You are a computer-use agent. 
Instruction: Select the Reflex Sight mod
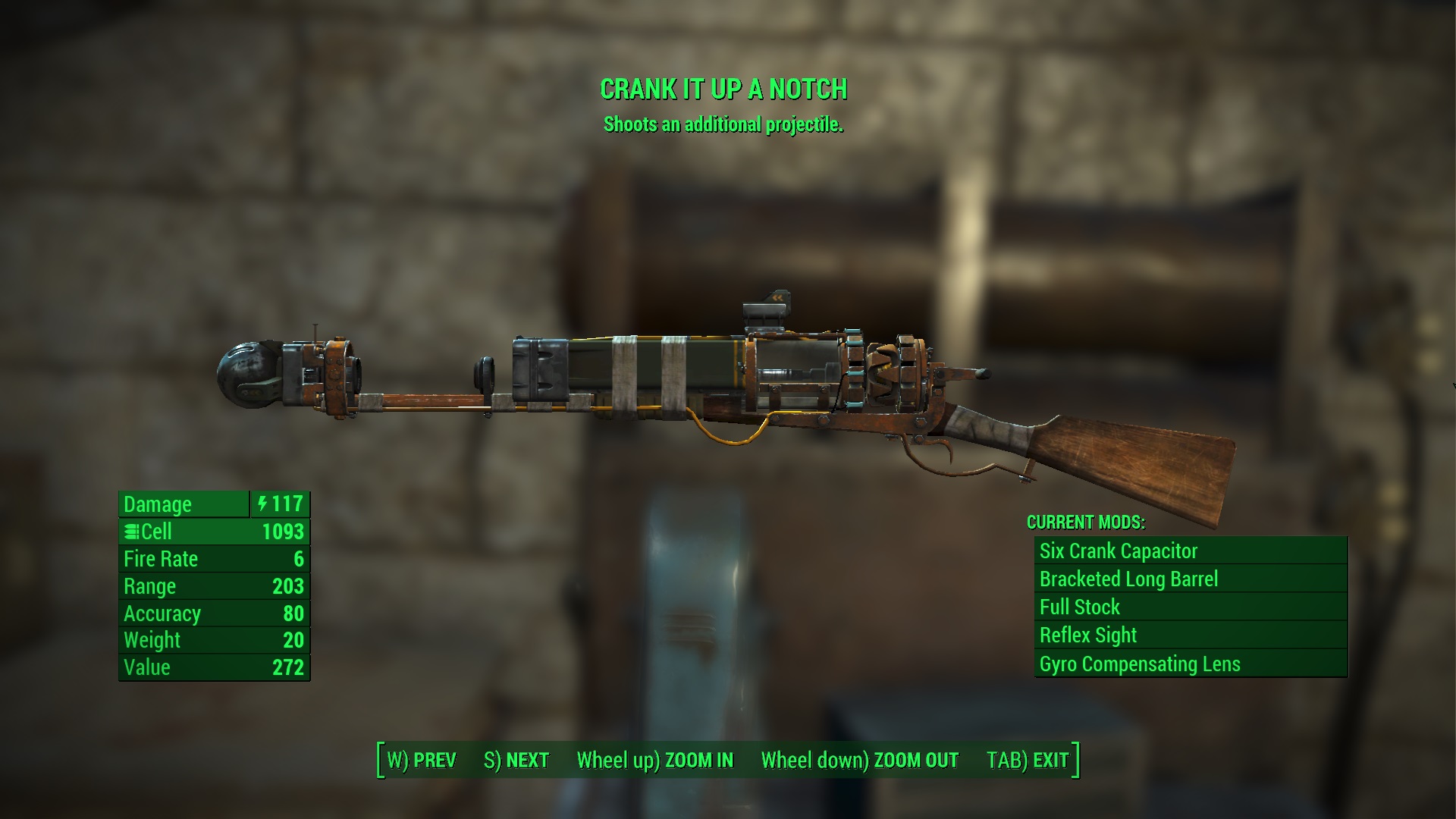click(x=1191, y=635)
